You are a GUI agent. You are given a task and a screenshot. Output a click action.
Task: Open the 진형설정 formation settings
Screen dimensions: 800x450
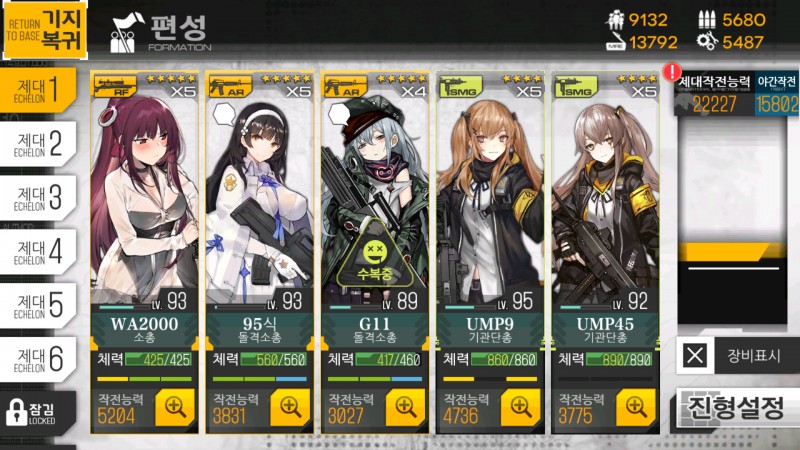(x=737, y=407)
